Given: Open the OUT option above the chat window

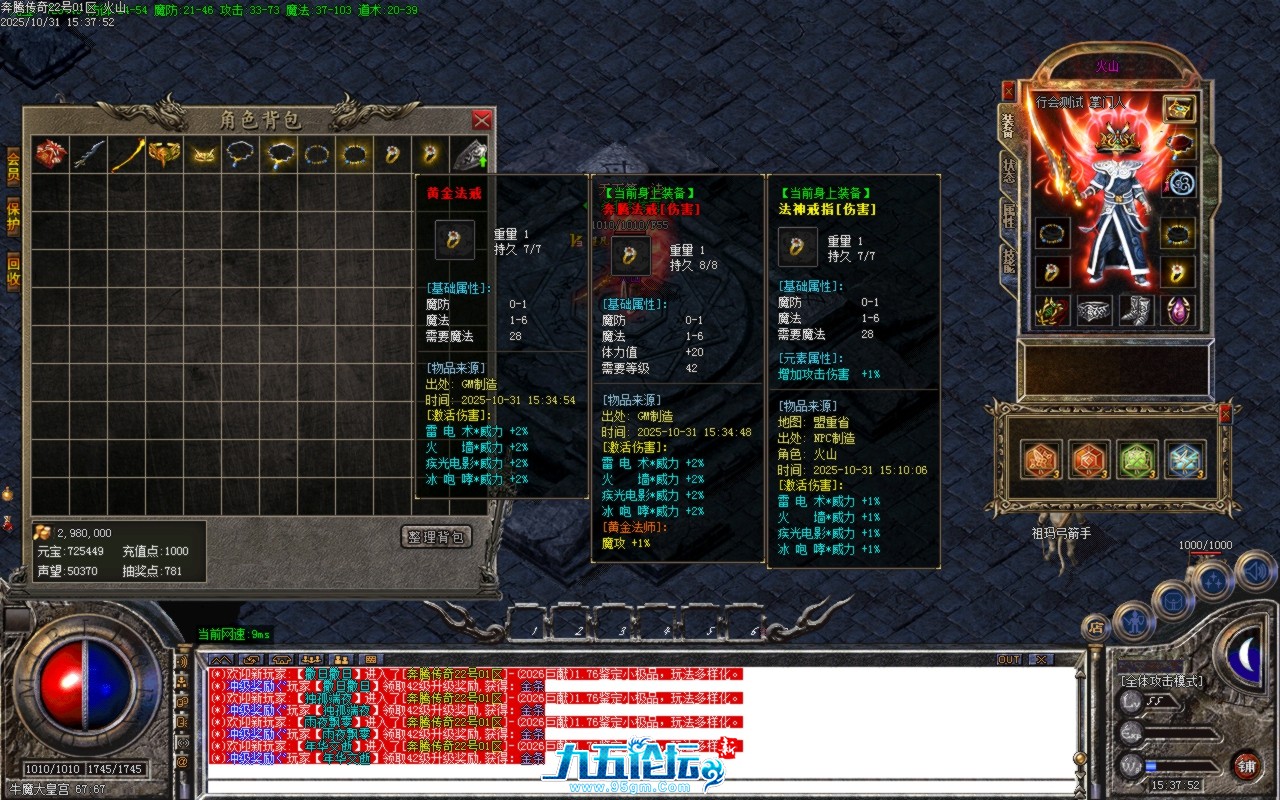Looking at the screenshot, I should pos(1009,659).
